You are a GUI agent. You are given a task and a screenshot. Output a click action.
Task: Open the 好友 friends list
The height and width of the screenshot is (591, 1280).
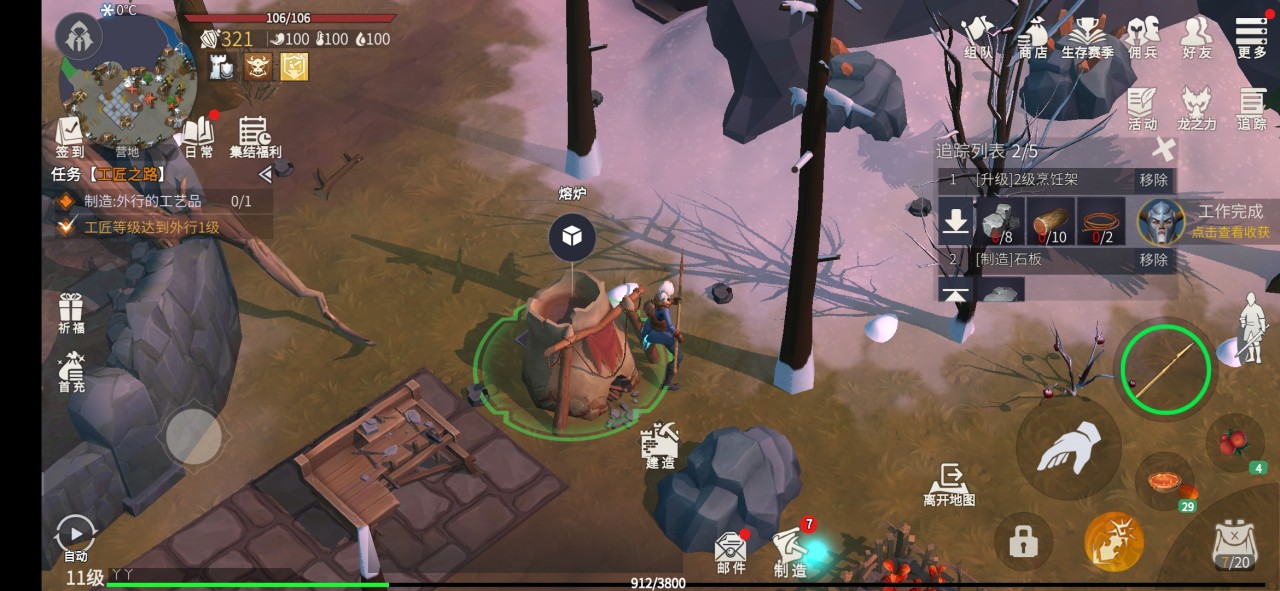tap(1196, 37)
